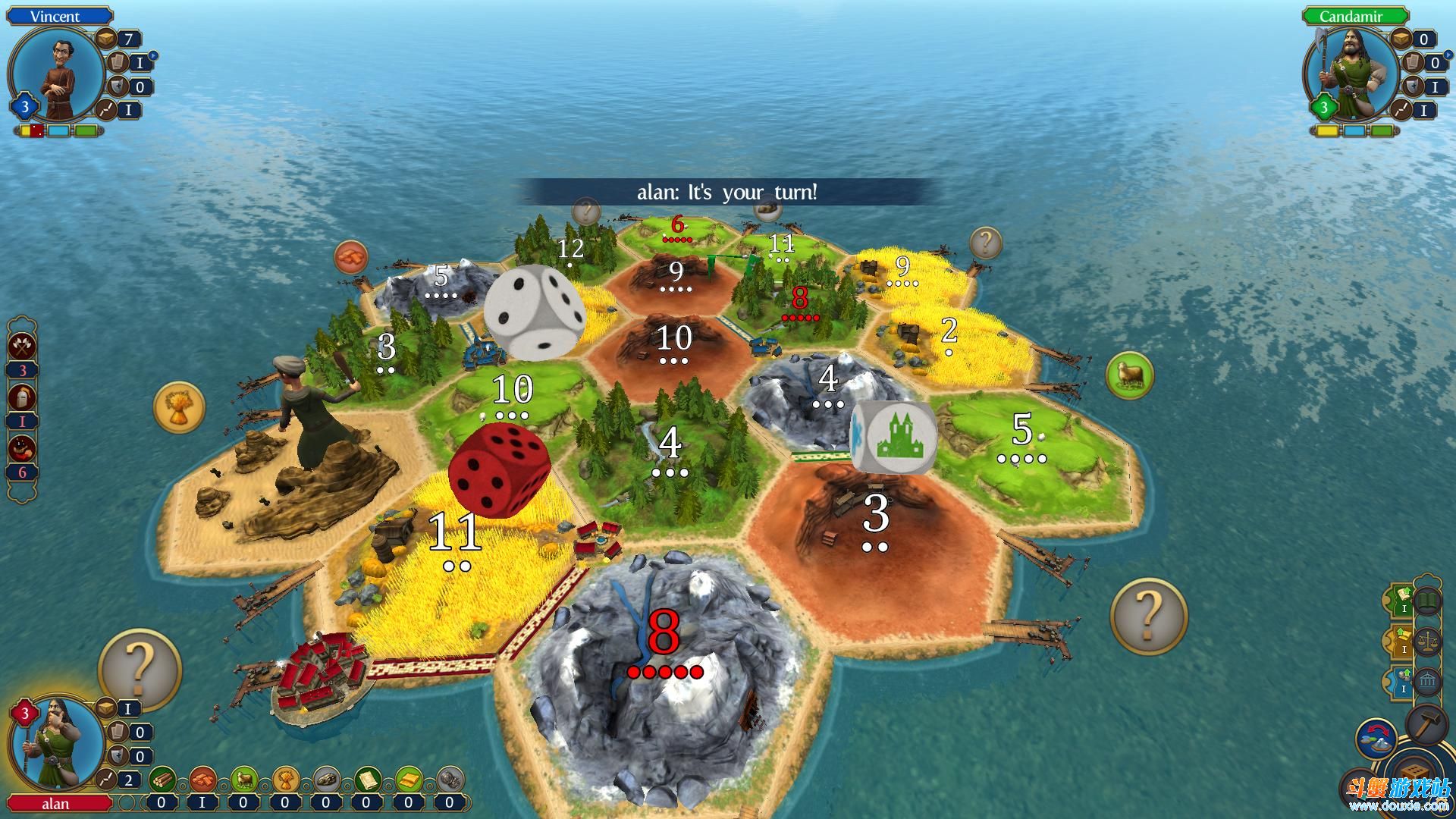Image resolution: width=1456 pixels, height=819 pixels.
Task: Select the sheep harbor marker
Action: 1129,375
